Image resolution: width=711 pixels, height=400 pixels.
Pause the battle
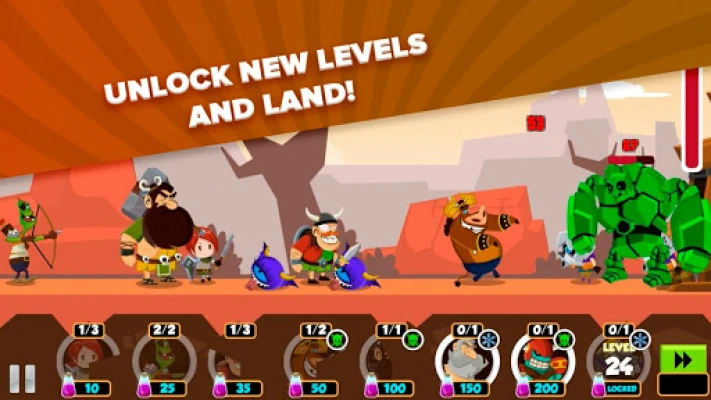23,379
